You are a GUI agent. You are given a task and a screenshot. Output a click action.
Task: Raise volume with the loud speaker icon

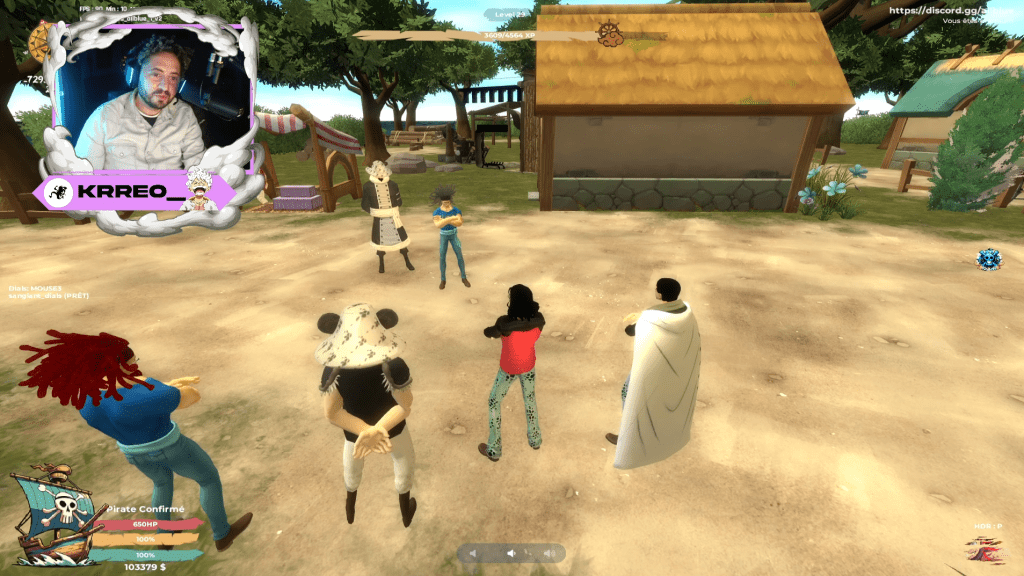point(547,553)
